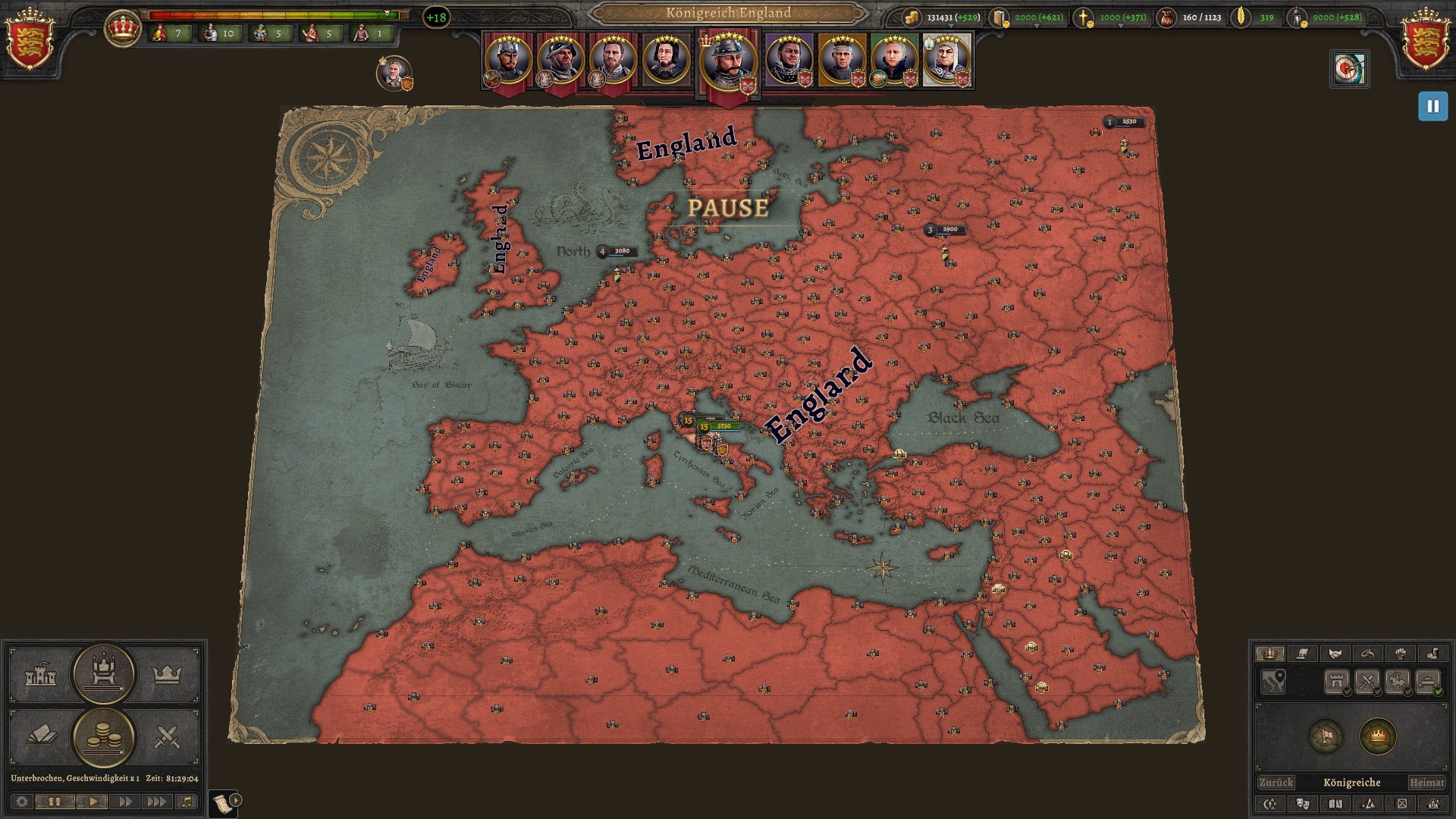Open the archery target icon

1349,70
